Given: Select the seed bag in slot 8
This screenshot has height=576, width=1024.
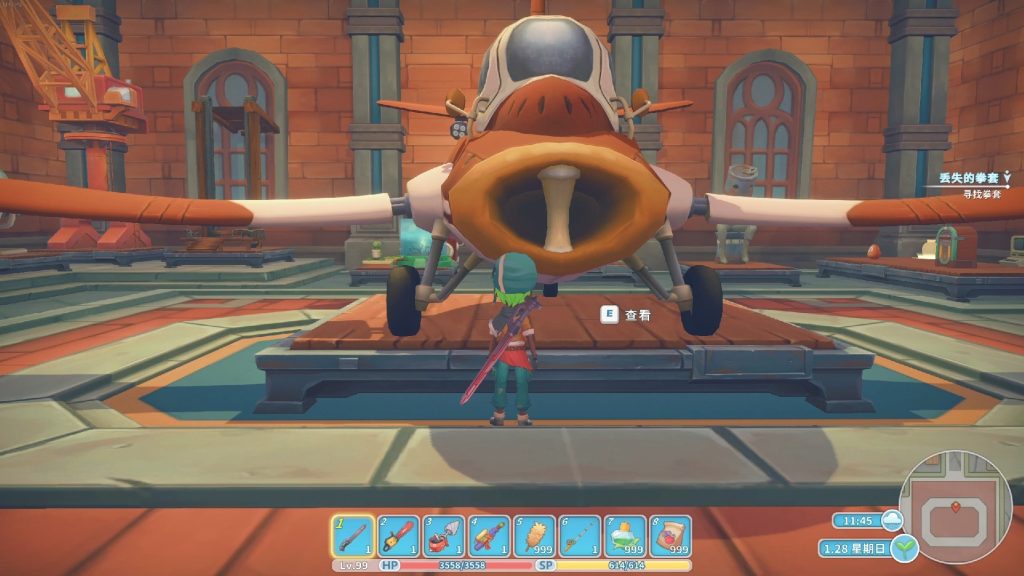Looking at the screenshot, I should pyautogui.click(x=670, y=536).
